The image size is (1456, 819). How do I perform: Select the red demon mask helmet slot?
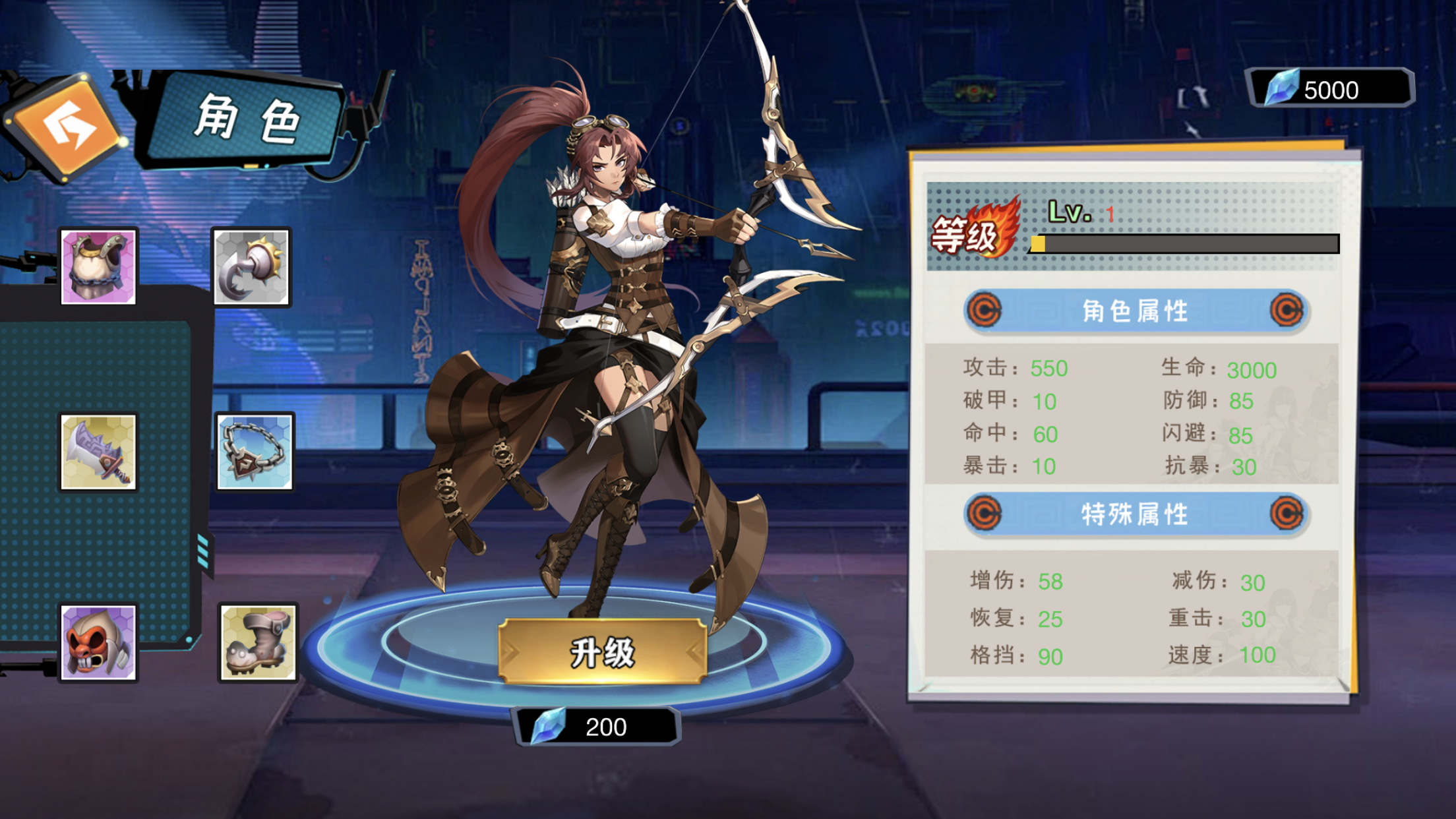[x=98, y=643]
